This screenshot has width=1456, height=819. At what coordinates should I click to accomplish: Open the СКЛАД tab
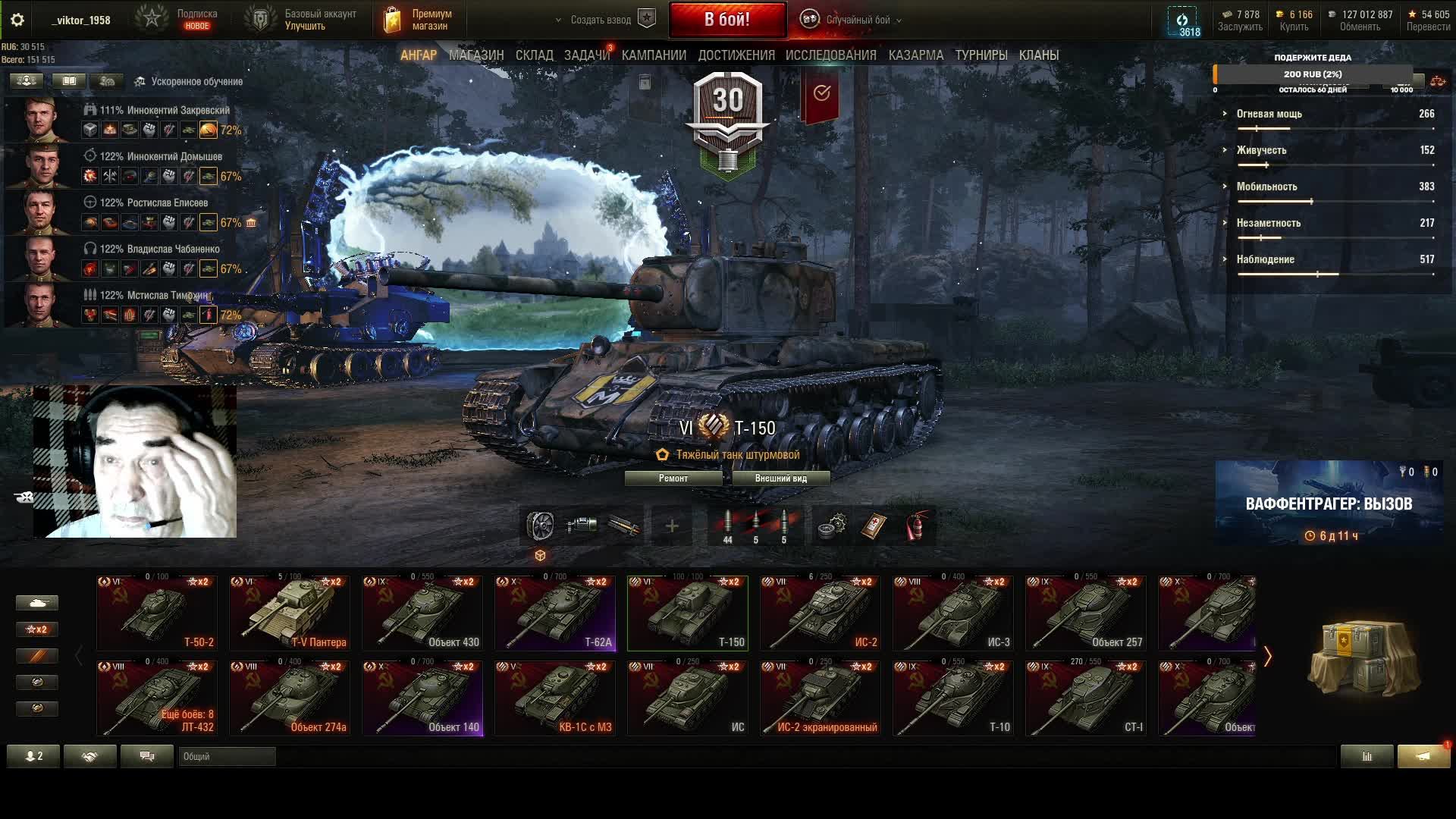point(534,55)
